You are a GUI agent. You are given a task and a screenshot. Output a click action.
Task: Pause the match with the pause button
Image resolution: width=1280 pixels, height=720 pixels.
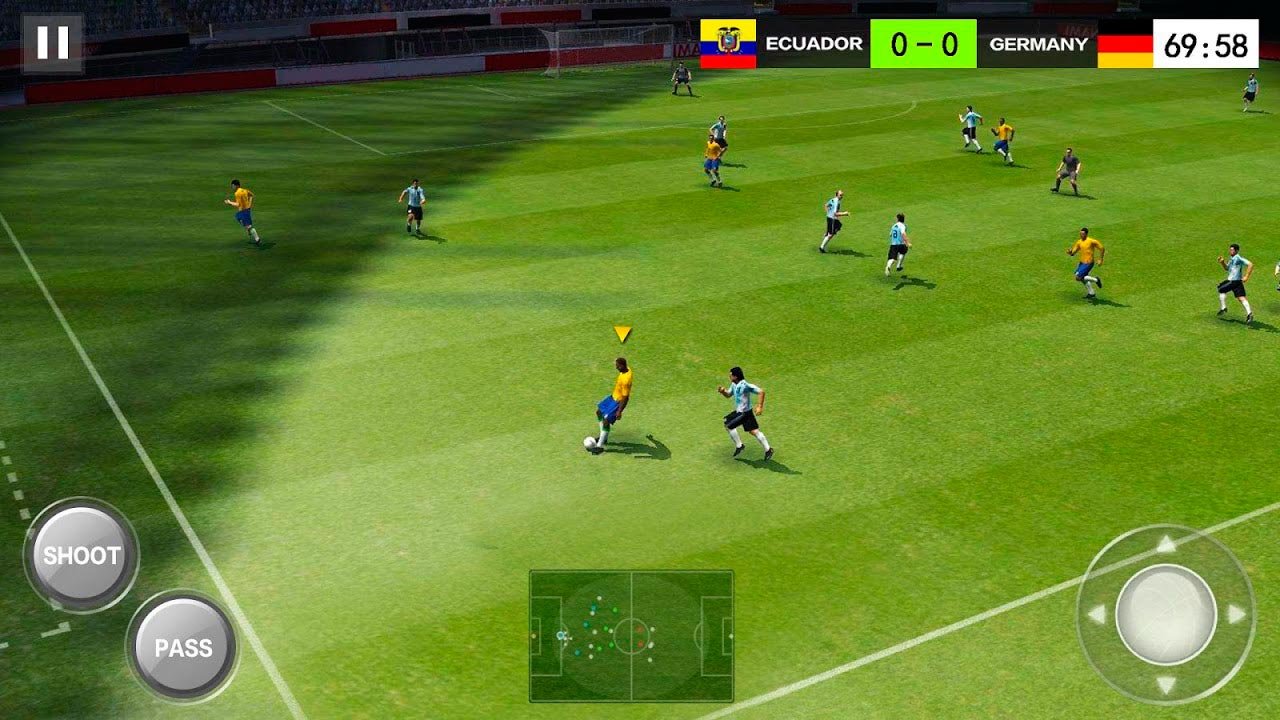52,43
